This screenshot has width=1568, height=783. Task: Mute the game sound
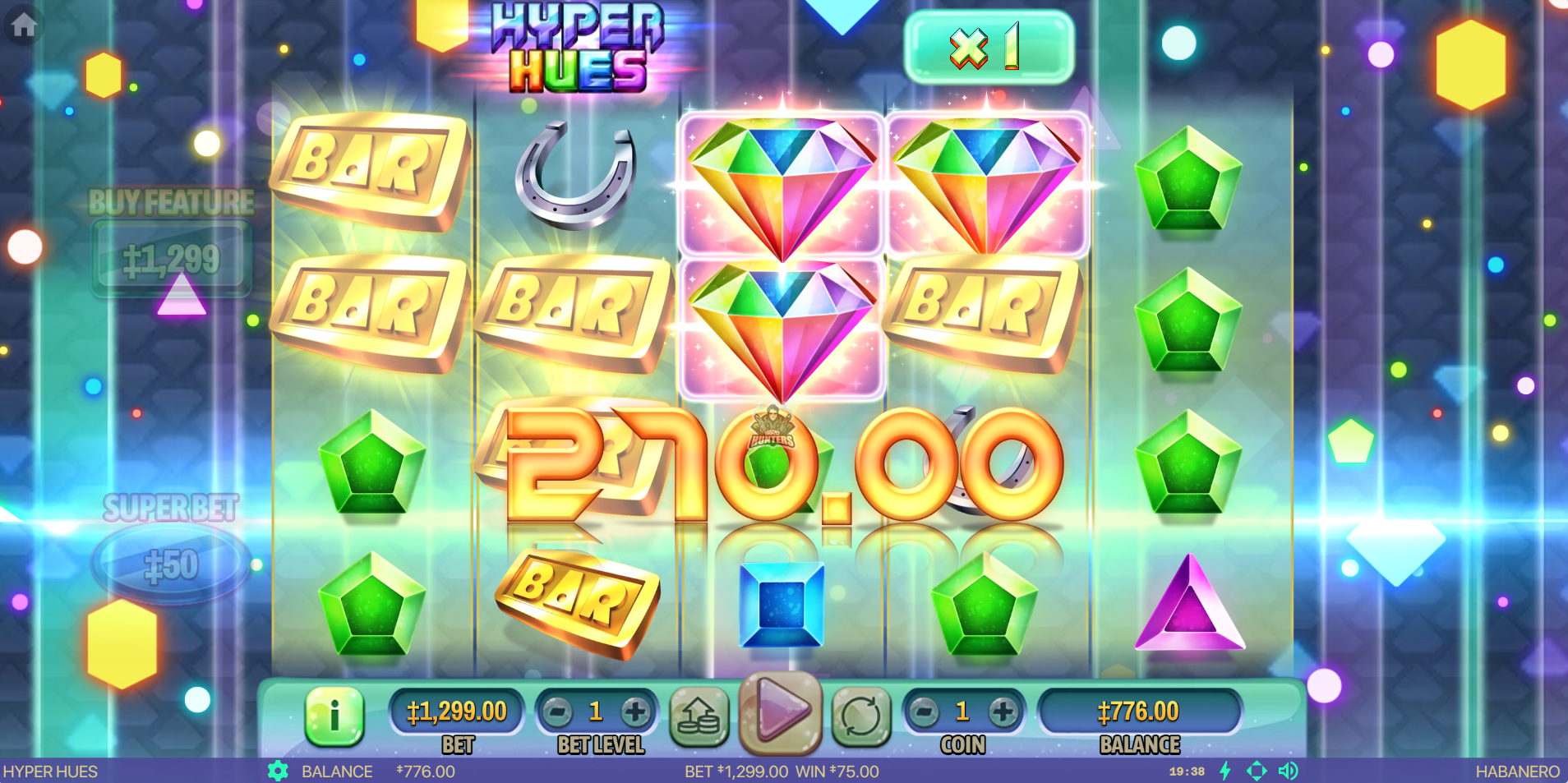(x=1288, y=771)
